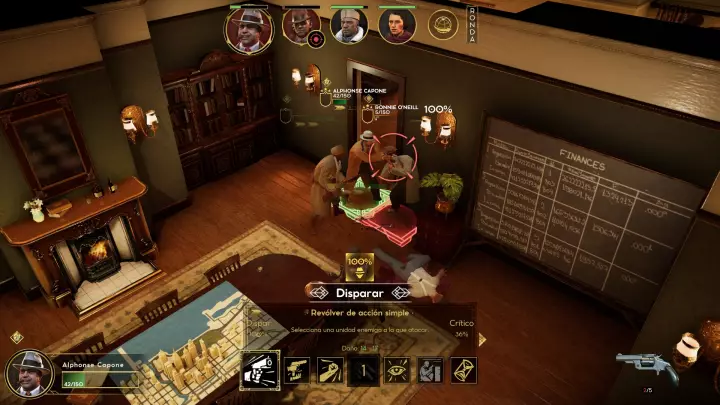Cycle to next target with right arrow

(x=402, y=292)
